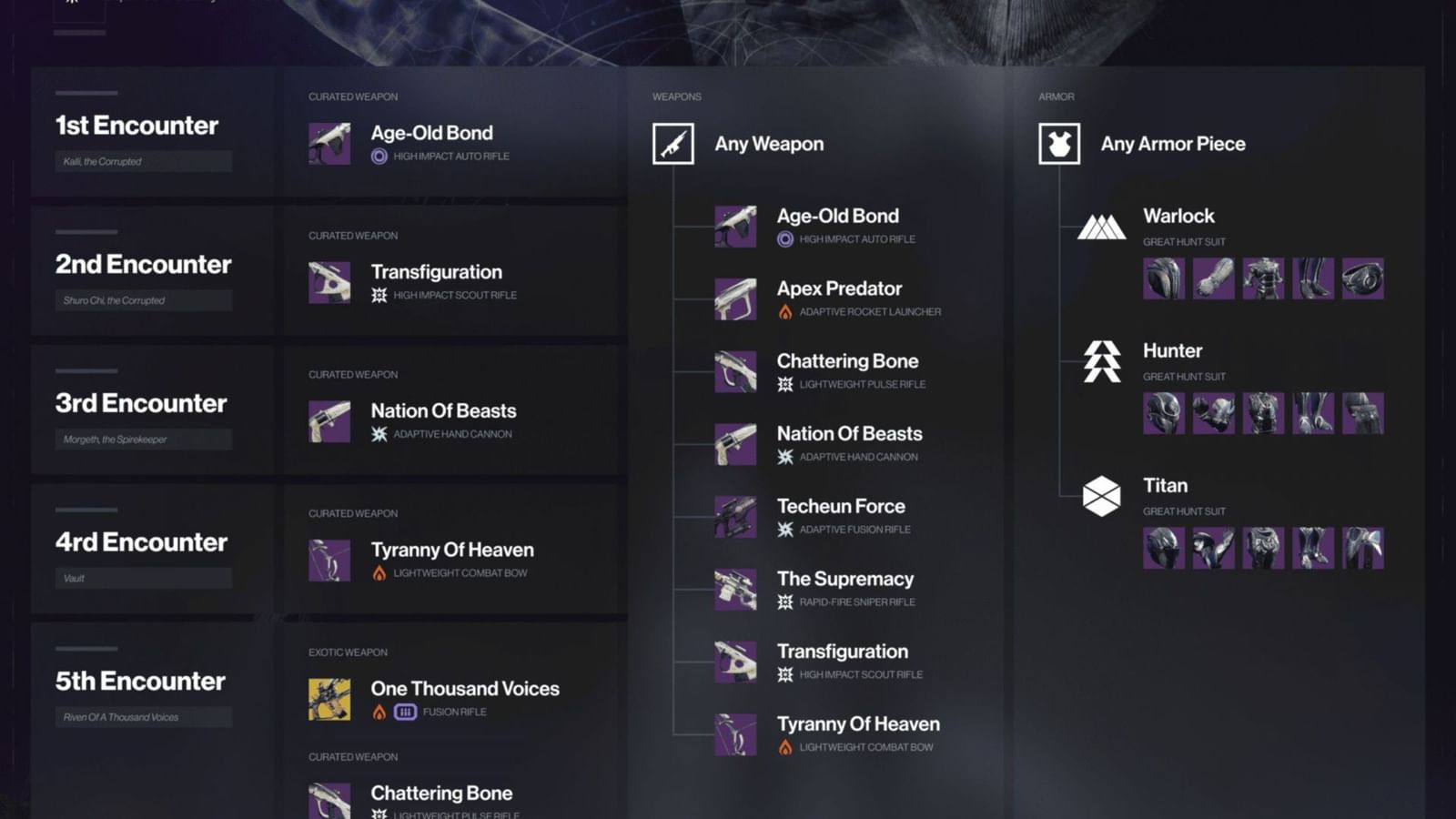Select the Apex Predator rocket launcher thumbnail
This screenshot has width=1456, height=819.
pos(734,298)
